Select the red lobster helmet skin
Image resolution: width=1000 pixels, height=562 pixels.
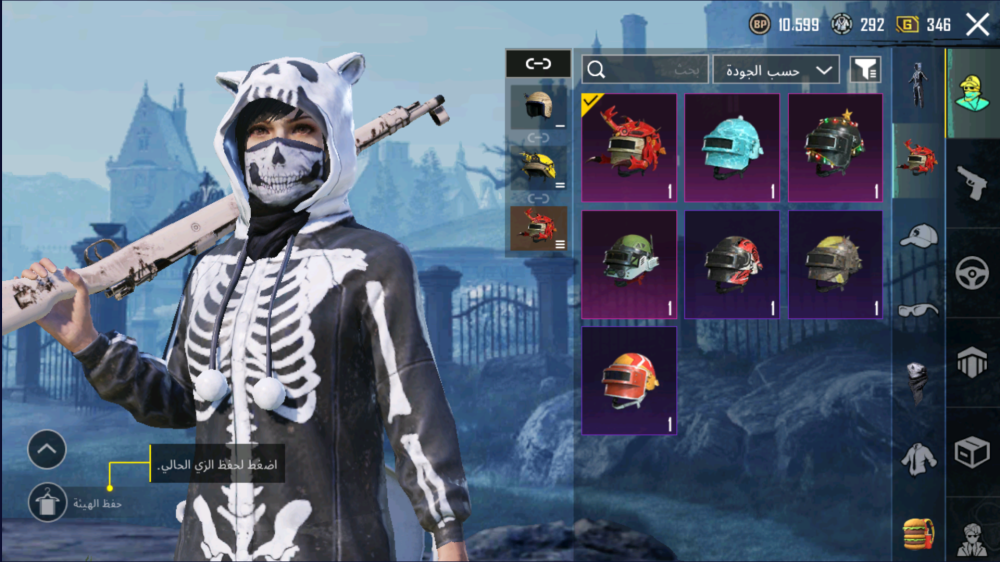pos(629,147)
